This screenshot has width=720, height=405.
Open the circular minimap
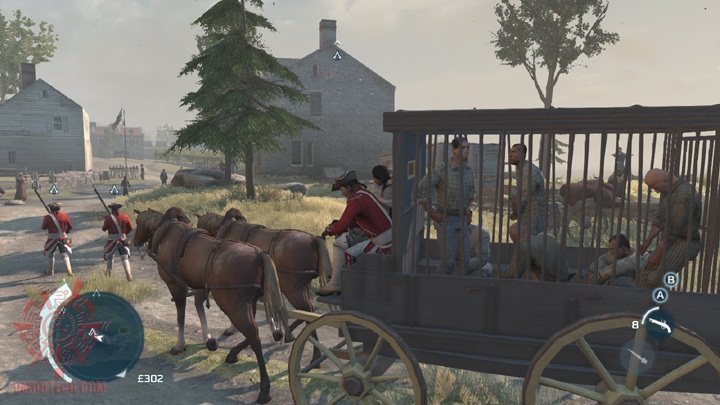coord(97,336)
